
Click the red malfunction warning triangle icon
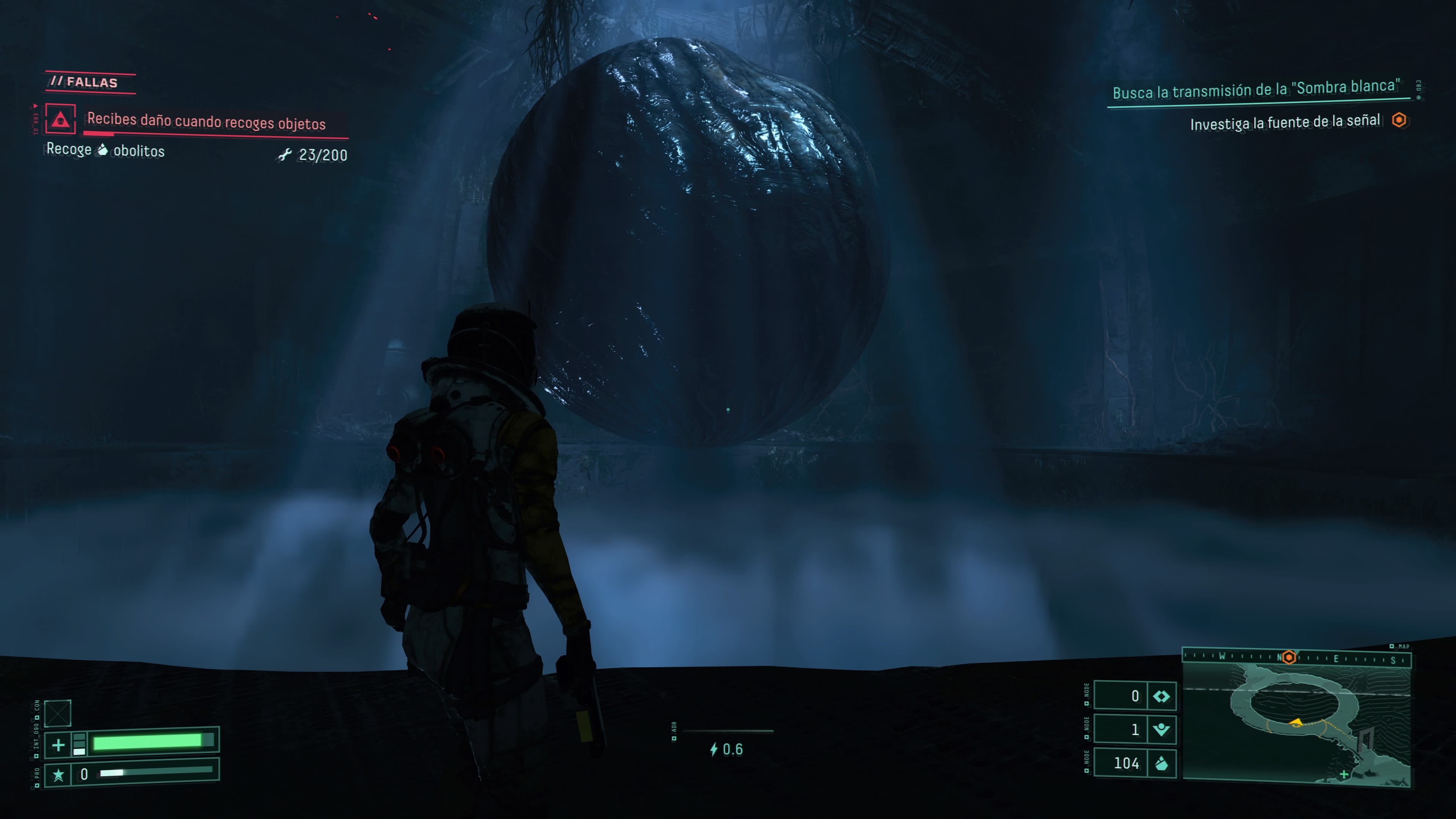pyautogui.click(x=61, y=119)
